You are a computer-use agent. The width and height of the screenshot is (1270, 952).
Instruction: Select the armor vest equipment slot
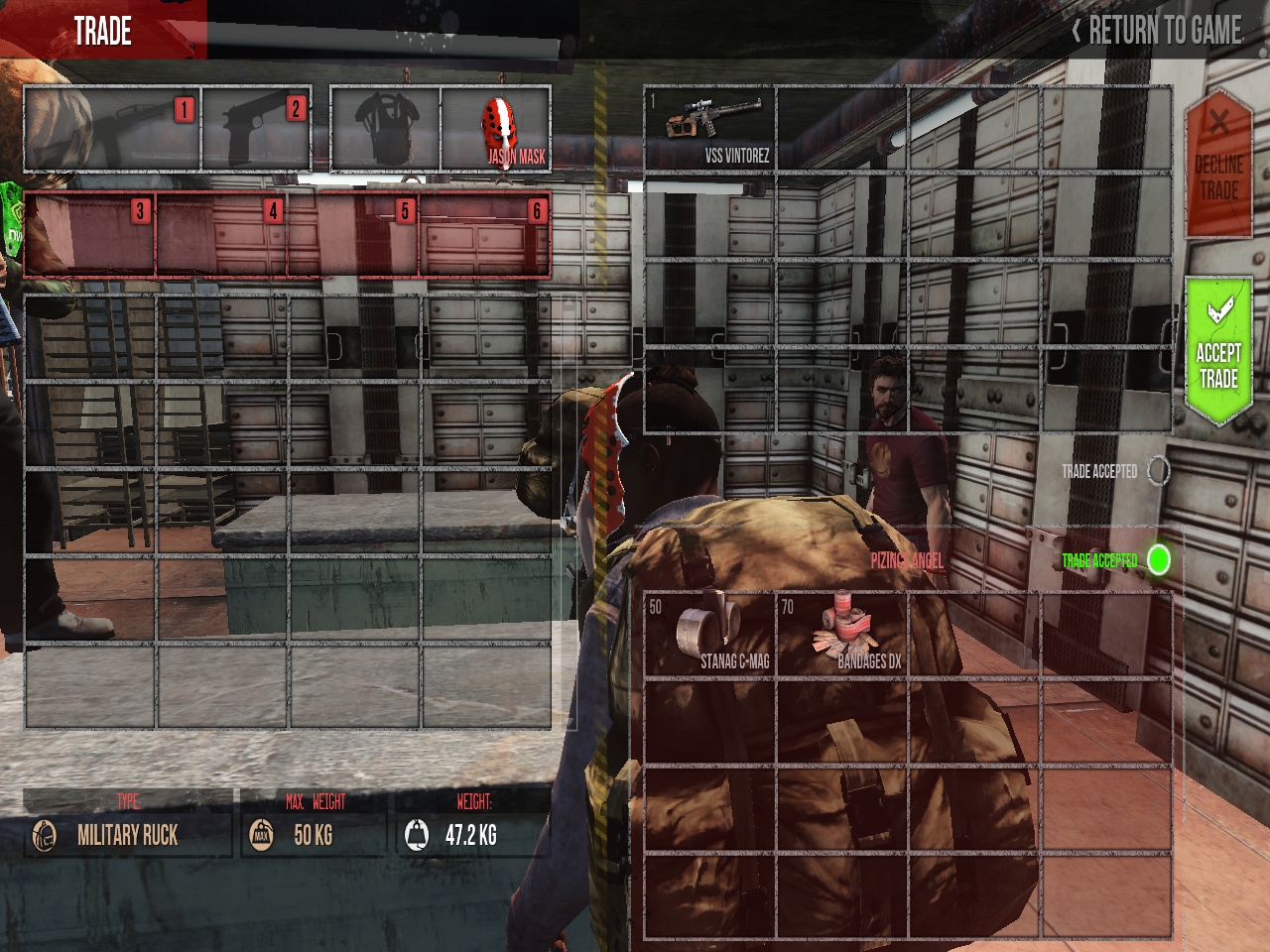coord(385,130)
